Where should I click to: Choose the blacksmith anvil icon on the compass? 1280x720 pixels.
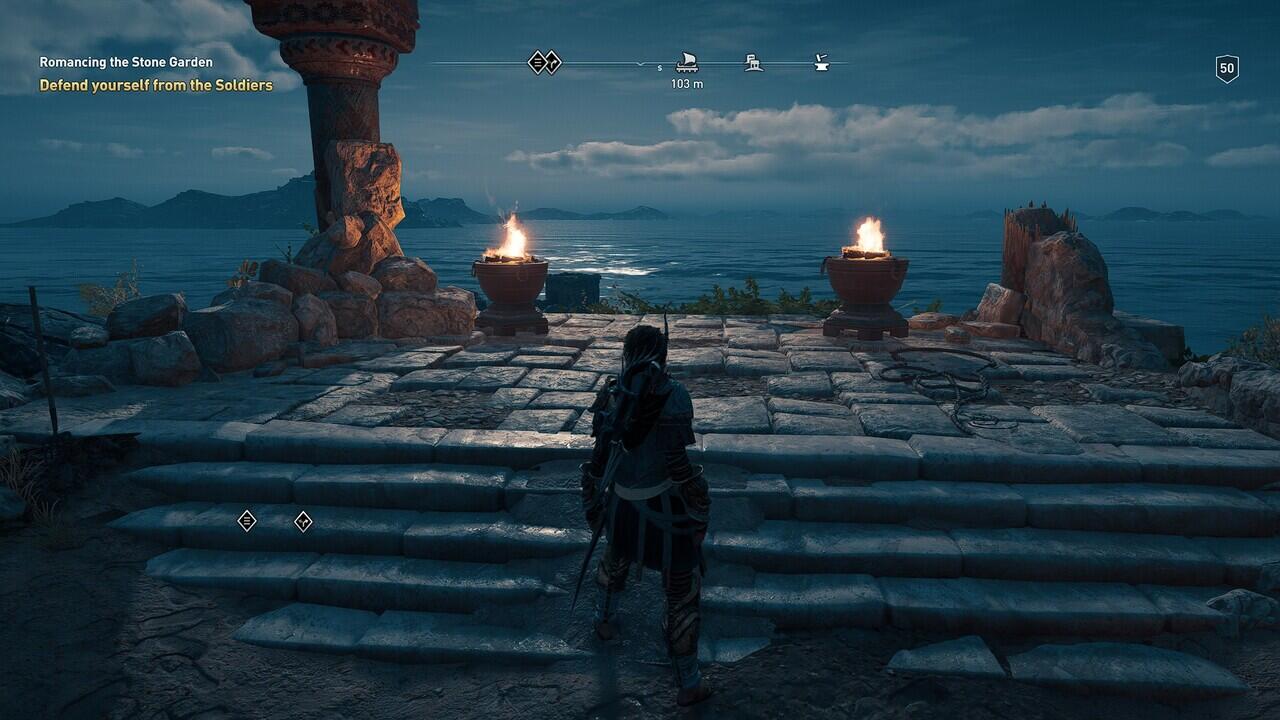pyautogui.click(x=821, y=63)
